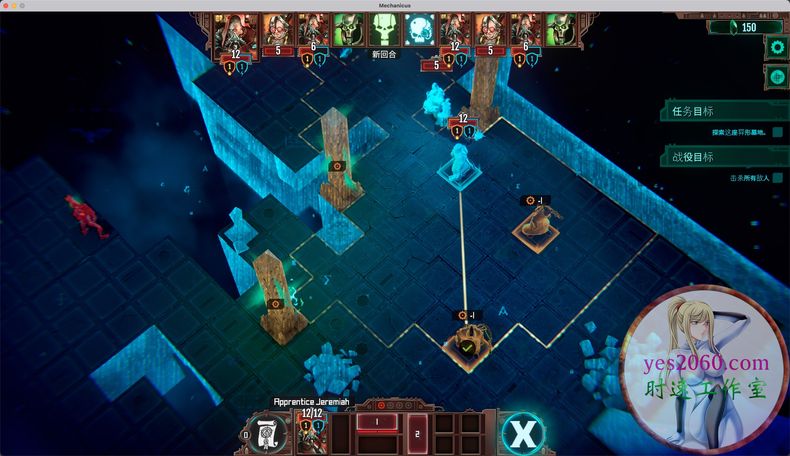Image resolution: width=790 pixels, height=456 pixels.
Task: End turn with the large X button
Action: pos(521,432)
